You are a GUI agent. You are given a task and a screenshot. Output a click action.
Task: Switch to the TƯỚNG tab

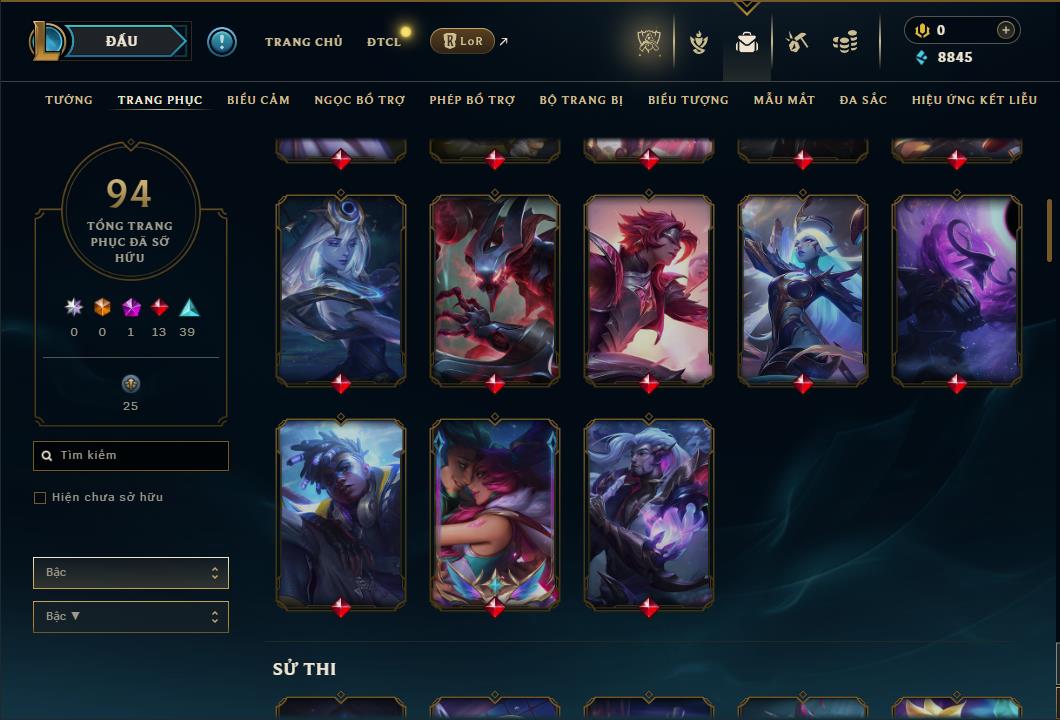point(69,100)
